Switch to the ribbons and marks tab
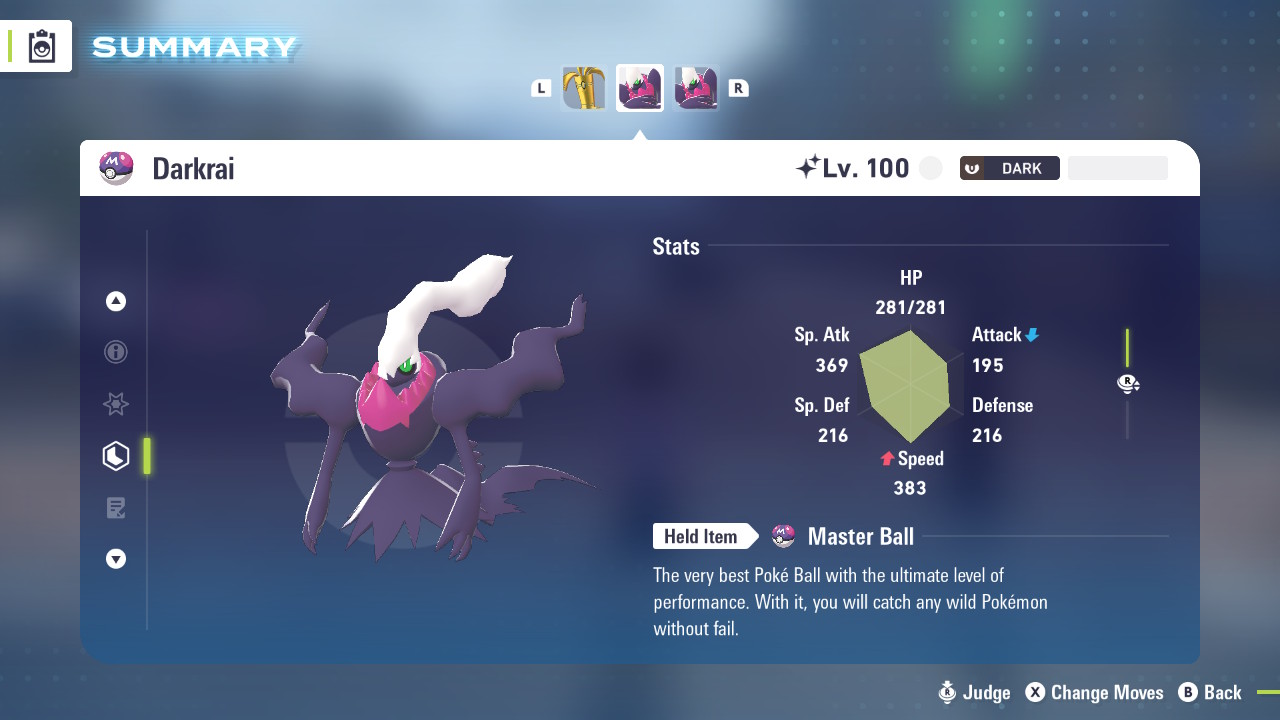 tap(116, 404)
